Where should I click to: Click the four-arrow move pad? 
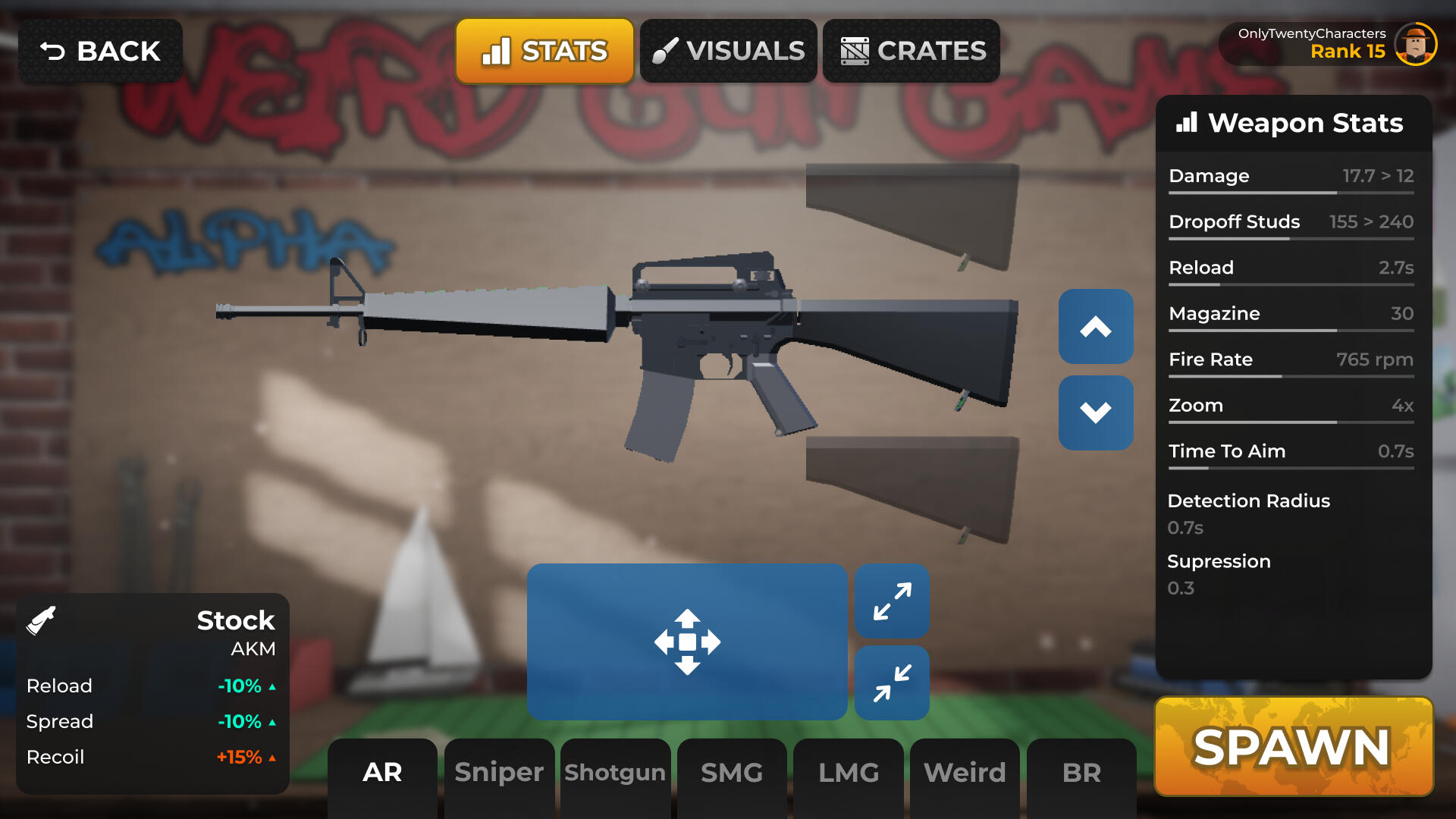[x=687, y=642]
